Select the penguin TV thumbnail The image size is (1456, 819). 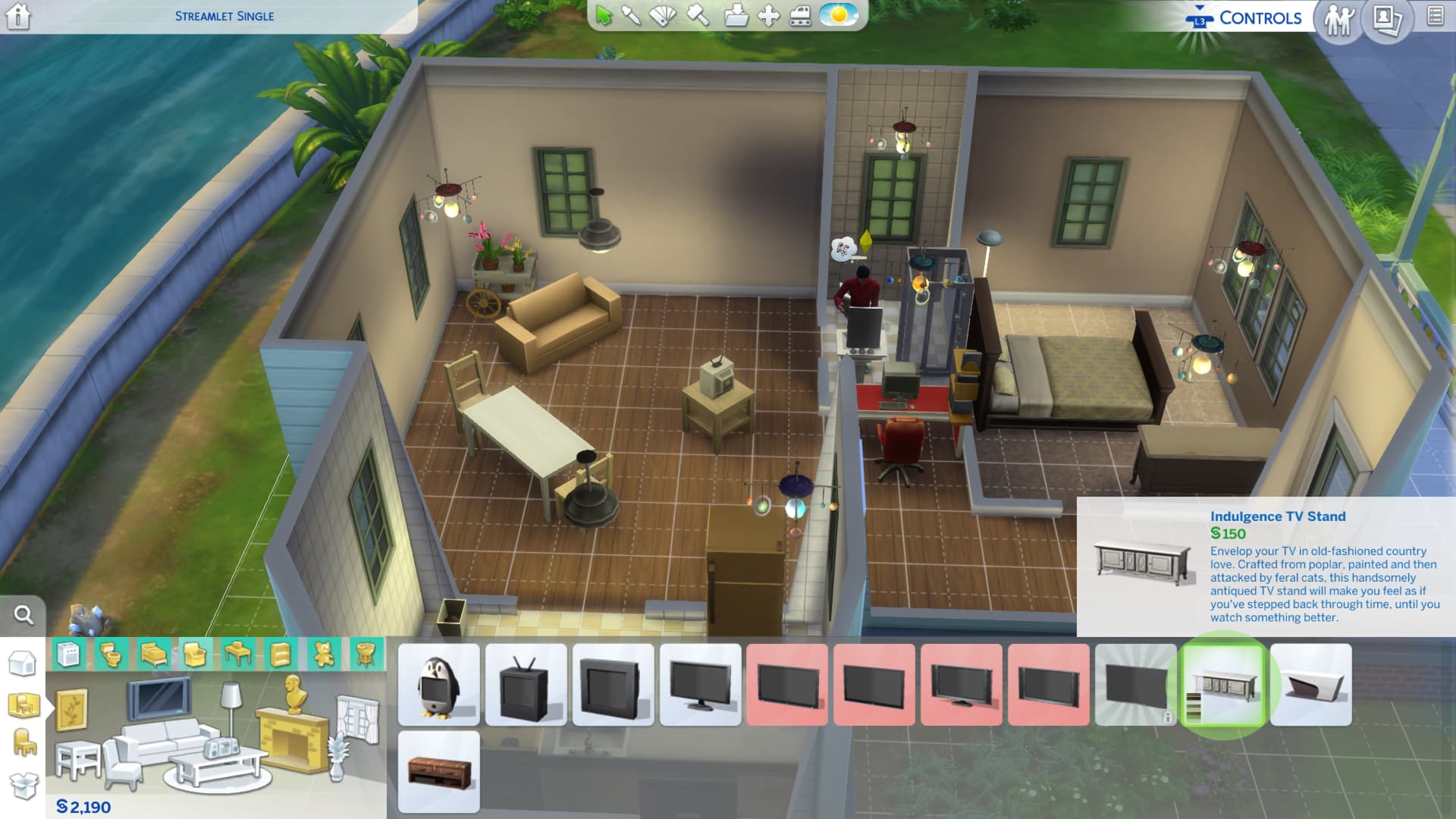point(439,685)
